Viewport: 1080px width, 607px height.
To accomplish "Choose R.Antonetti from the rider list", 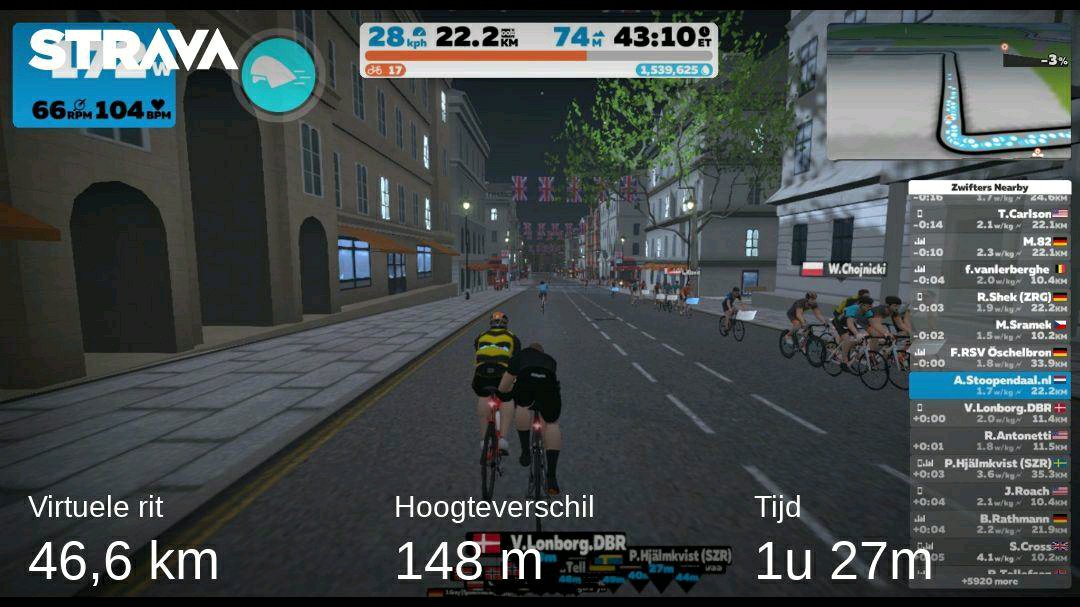I will [989, 440].
